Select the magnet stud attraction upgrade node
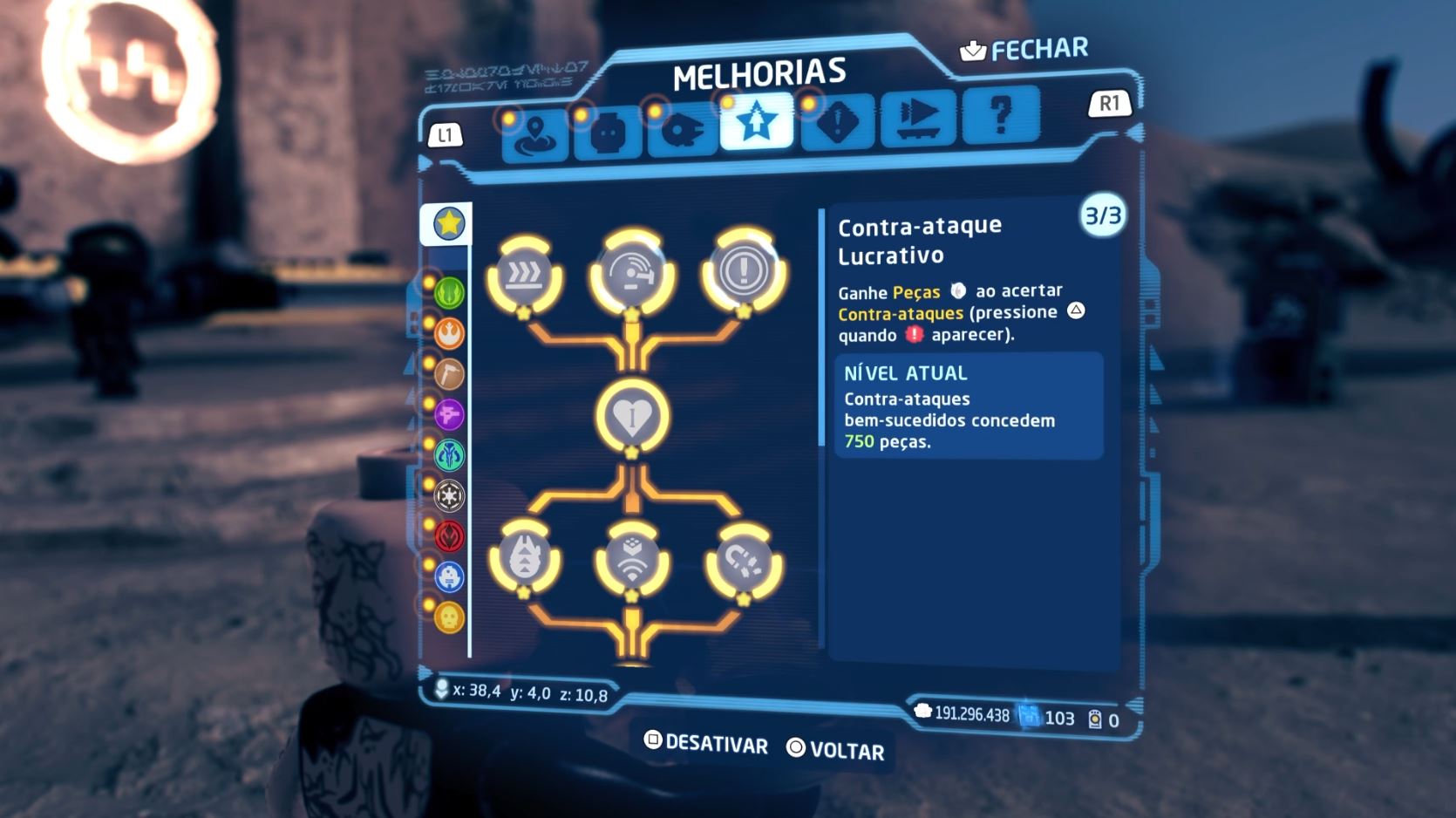The height and width of the screenshot is (818, 1456). (744, 564)
